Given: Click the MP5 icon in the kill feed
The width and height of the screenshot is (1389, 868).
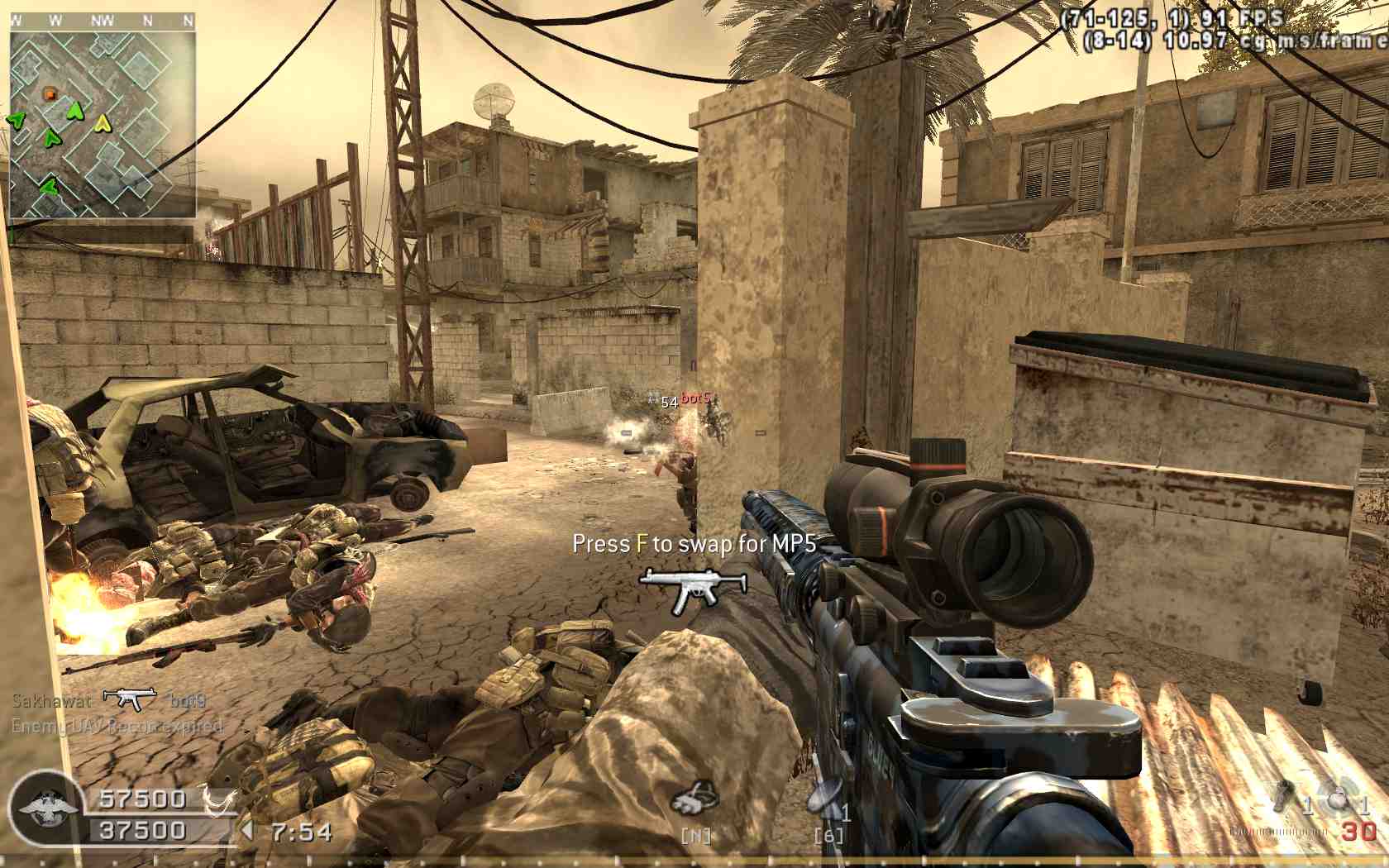Looking at the screenshot, I should tap(130, 699).
